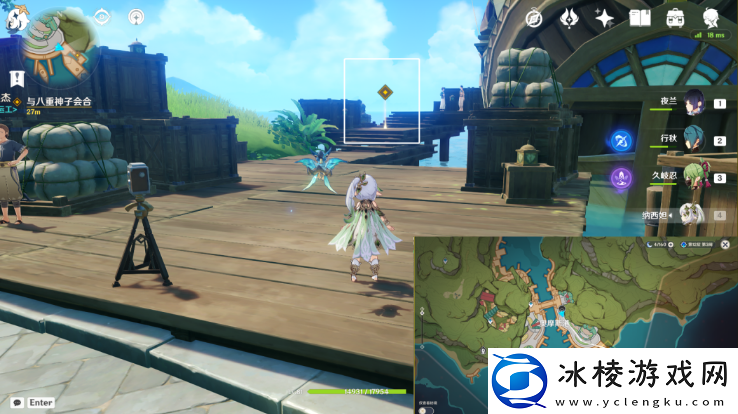Toggle the elemental sight eye icon
Image resolution: width=738 pixels, height=414 pixels.
click(103, 17)
